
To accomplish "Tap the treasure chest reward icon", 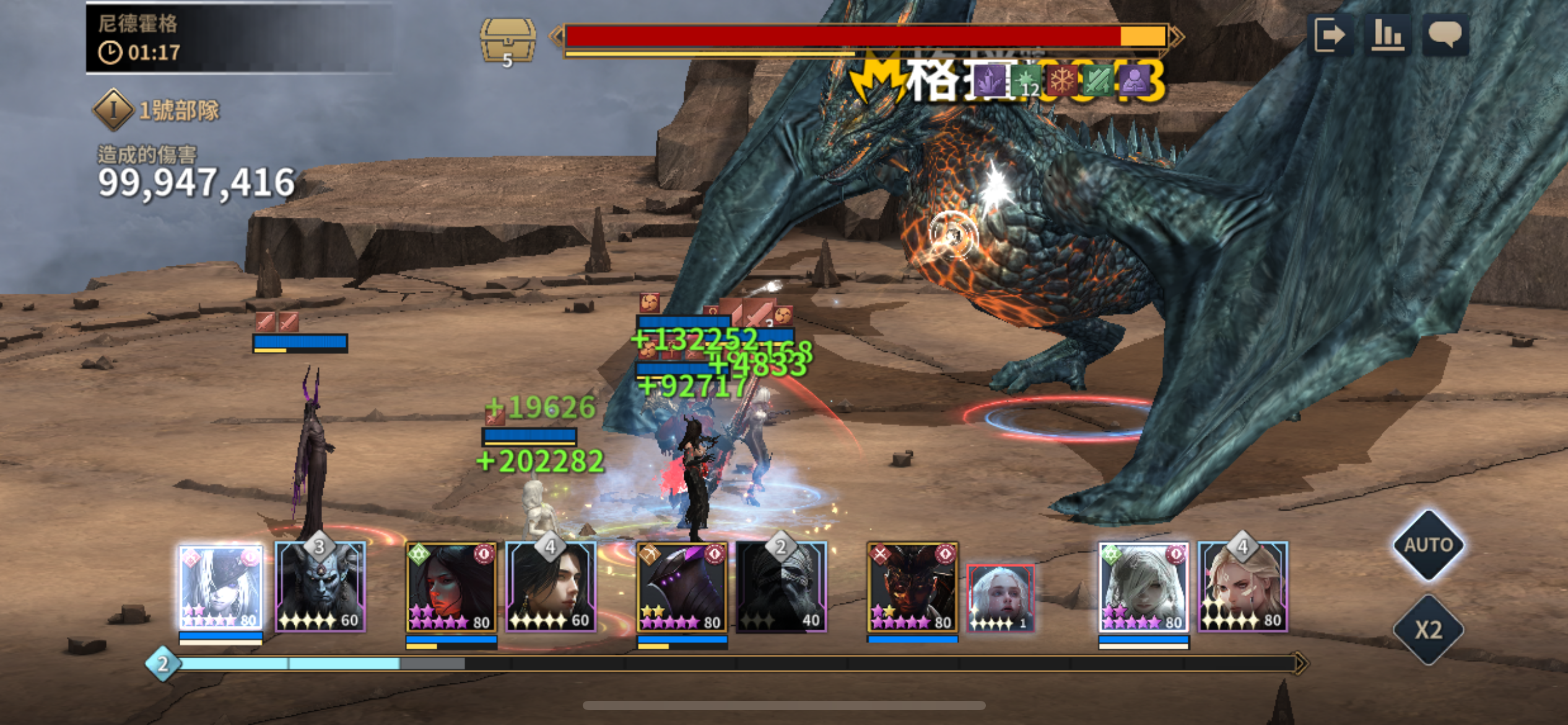I will pyautogui.click(x=508, y=41).
